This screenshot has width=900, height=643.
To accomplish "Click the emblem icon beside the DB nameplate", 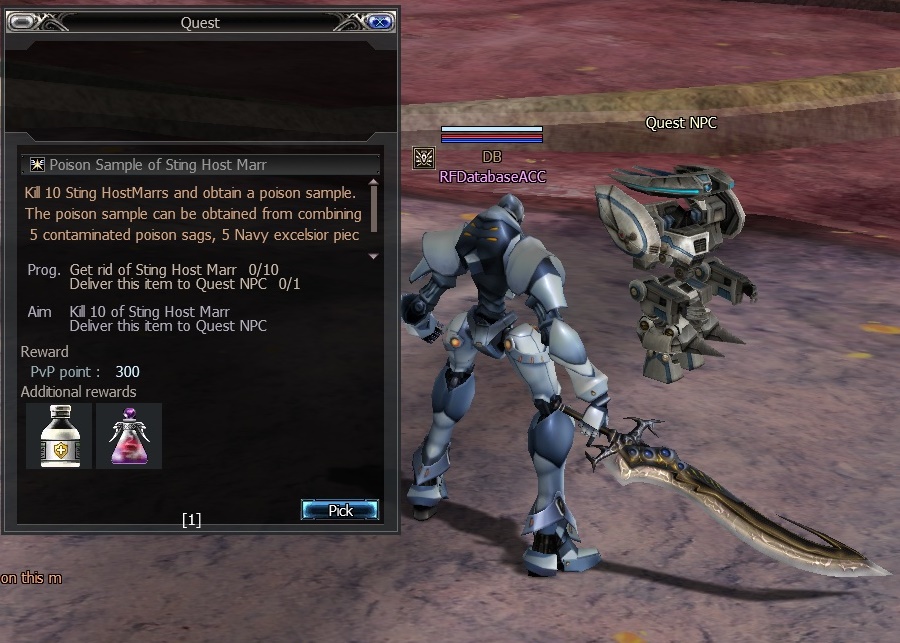I will click(x=423, y=158).
